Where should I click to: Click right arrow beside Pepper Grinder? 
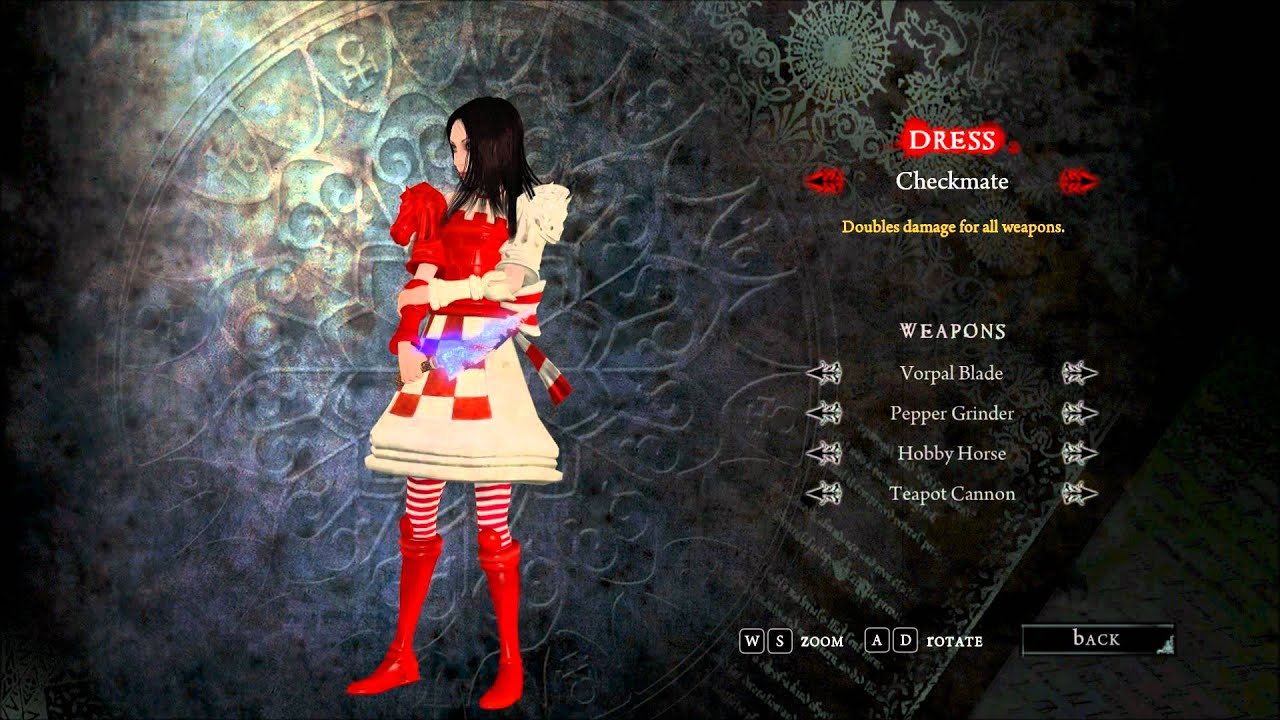click(x=1080, y=413)
